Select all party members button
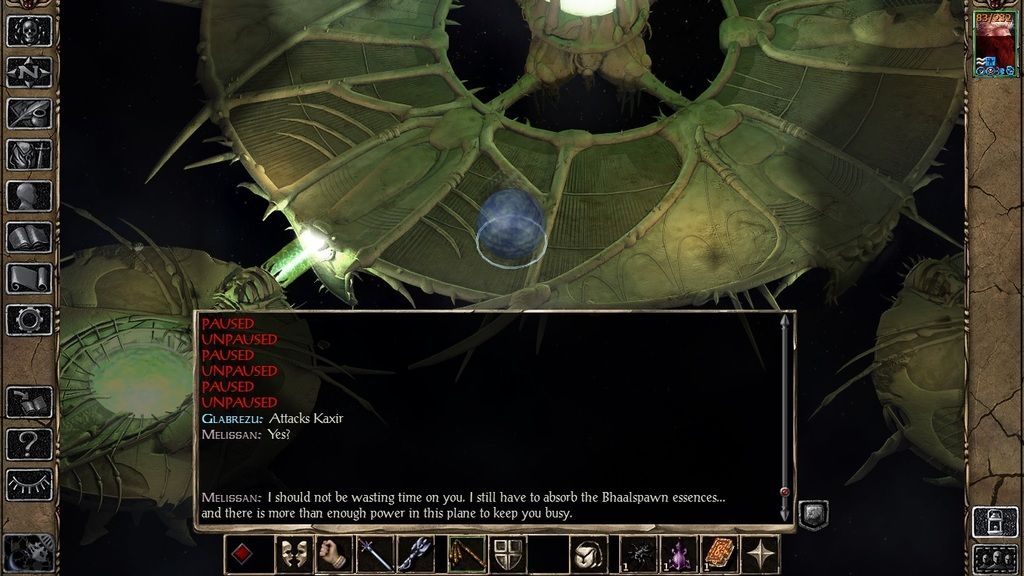This screenshot has height=576, width=1024. (x=995, y=557)
